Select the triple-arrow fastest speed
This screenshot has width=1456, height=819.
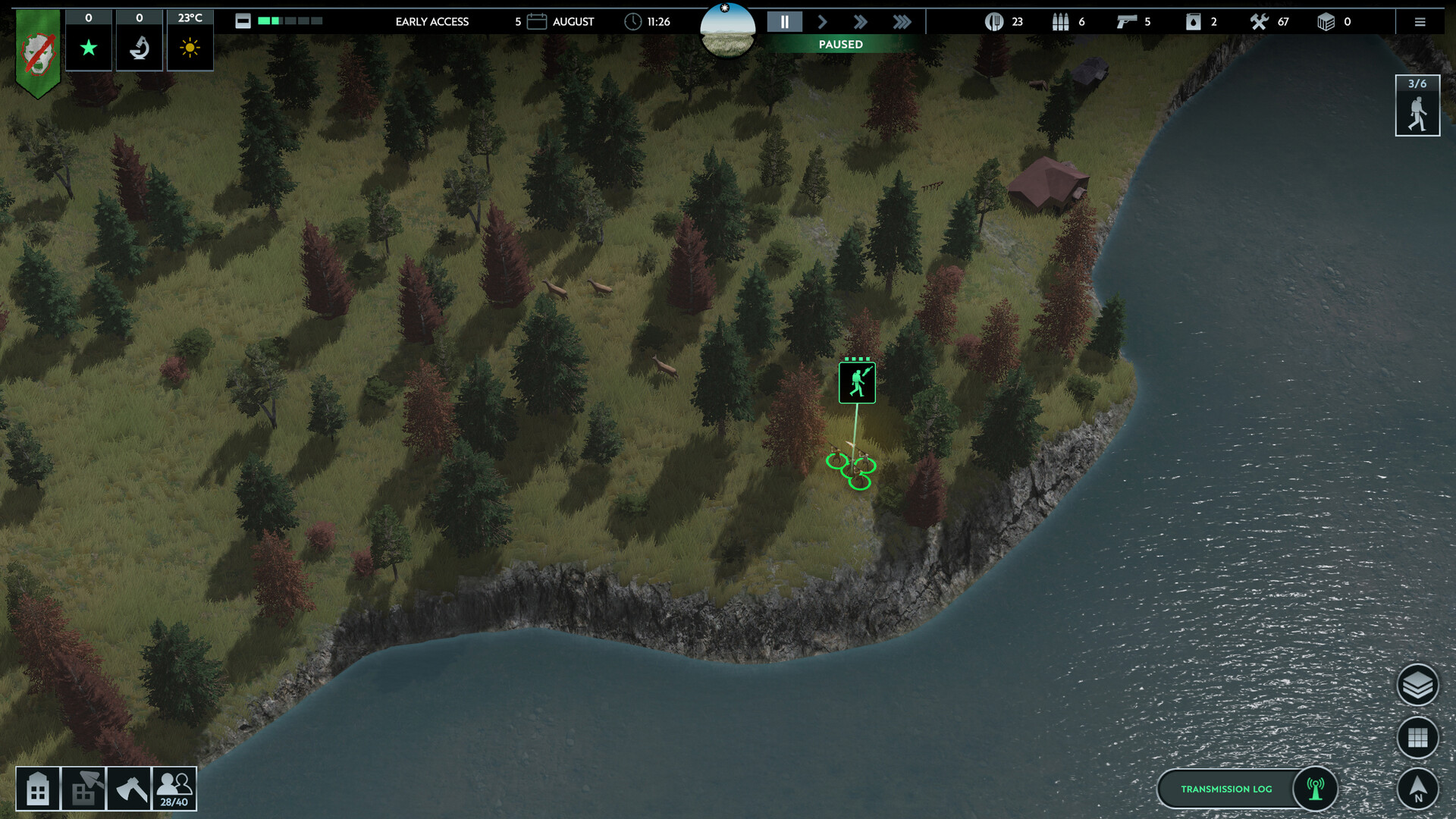(901, 22)
